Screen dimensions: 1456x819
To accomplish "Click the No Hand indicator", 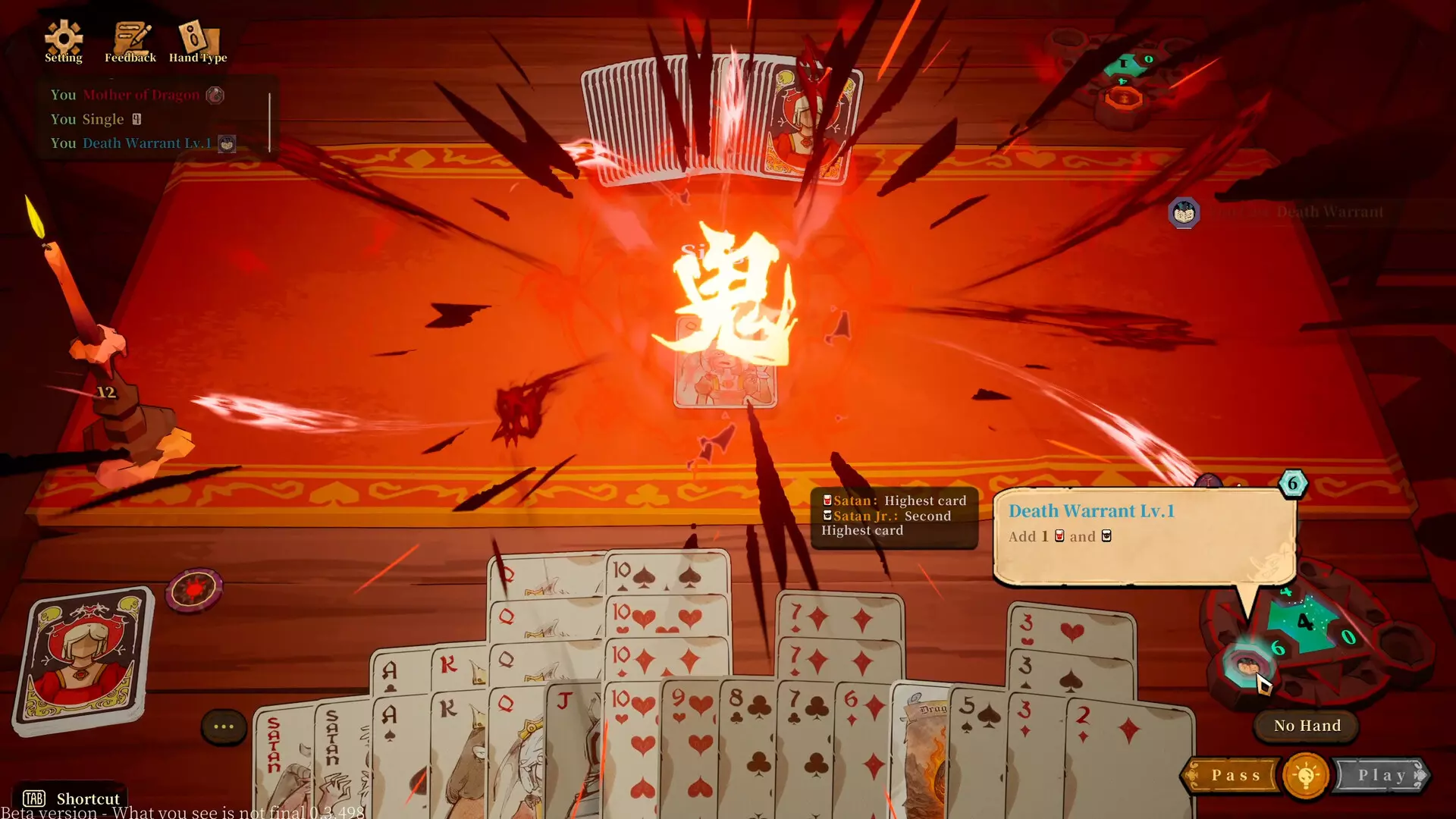I will click(x=1306, y=726).
